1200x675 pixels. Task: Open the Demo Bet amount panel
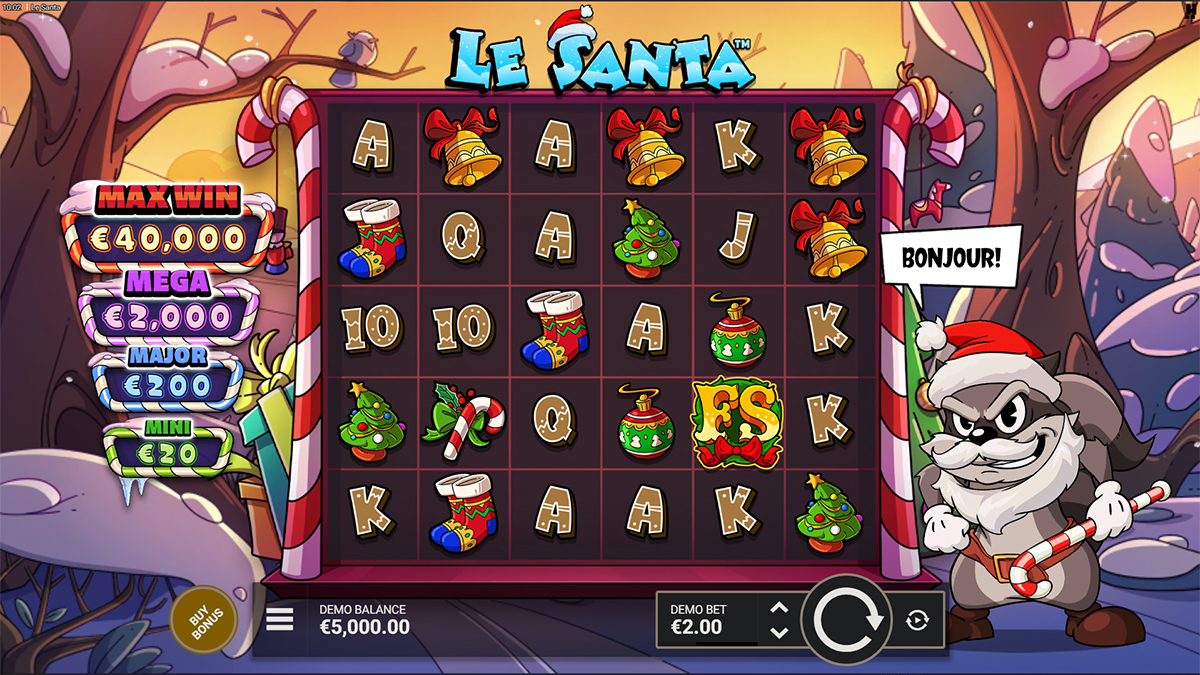coord(706,620)
